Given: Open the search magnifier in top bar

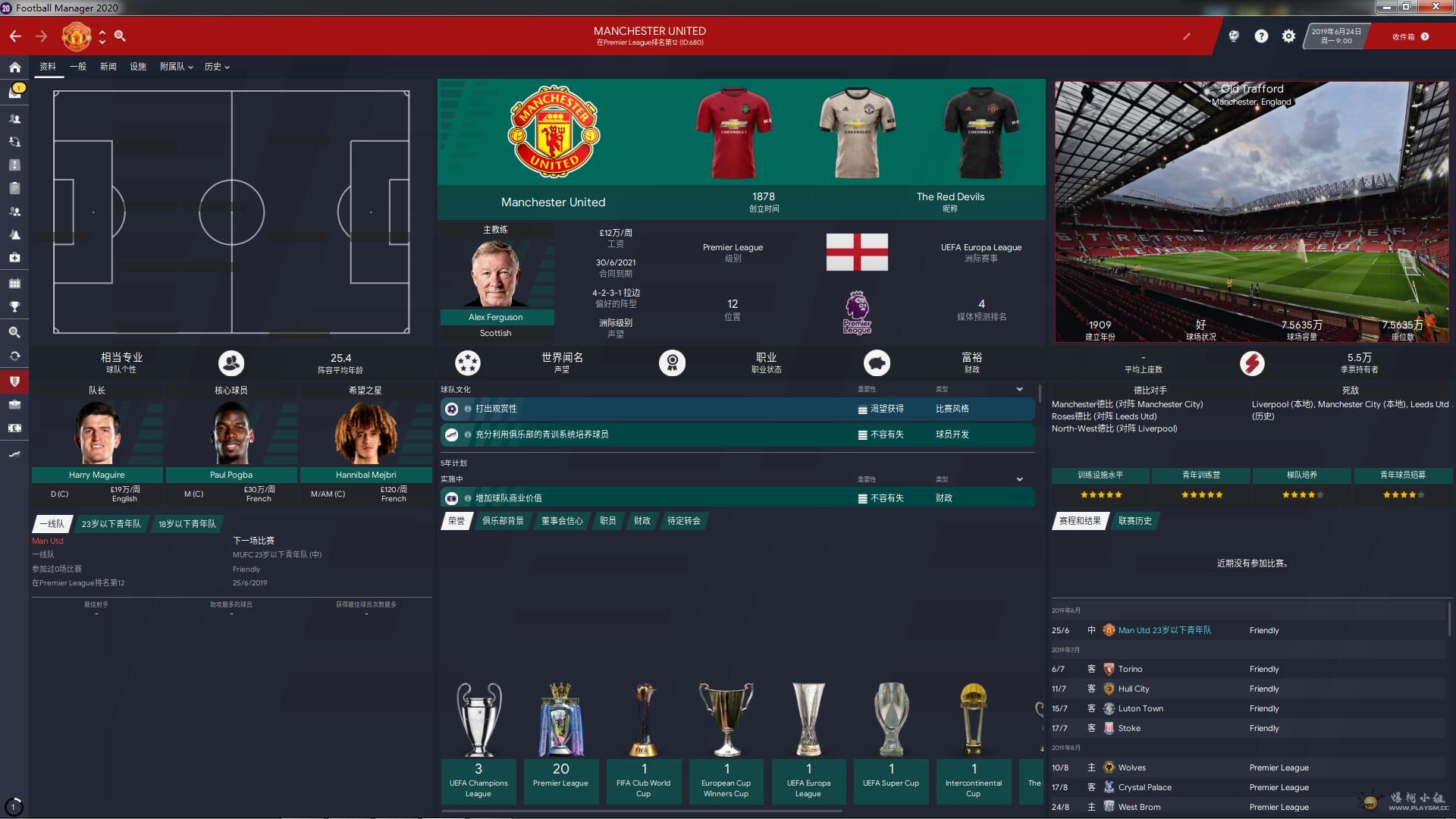Looking at the screenshot, I should [x=120, y=36].
